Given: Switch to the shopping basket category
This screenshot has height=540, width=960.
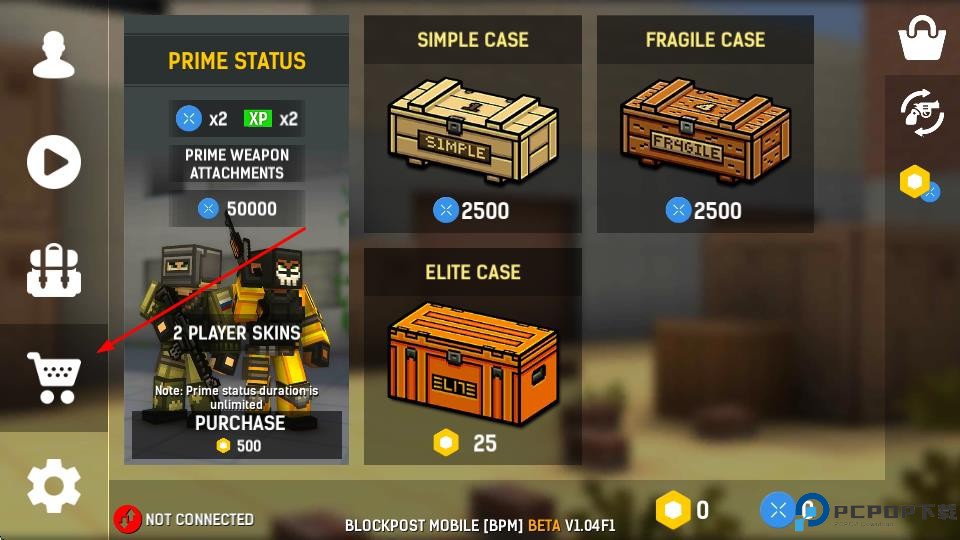Looking at the screenshot, I should coord(922,38).
